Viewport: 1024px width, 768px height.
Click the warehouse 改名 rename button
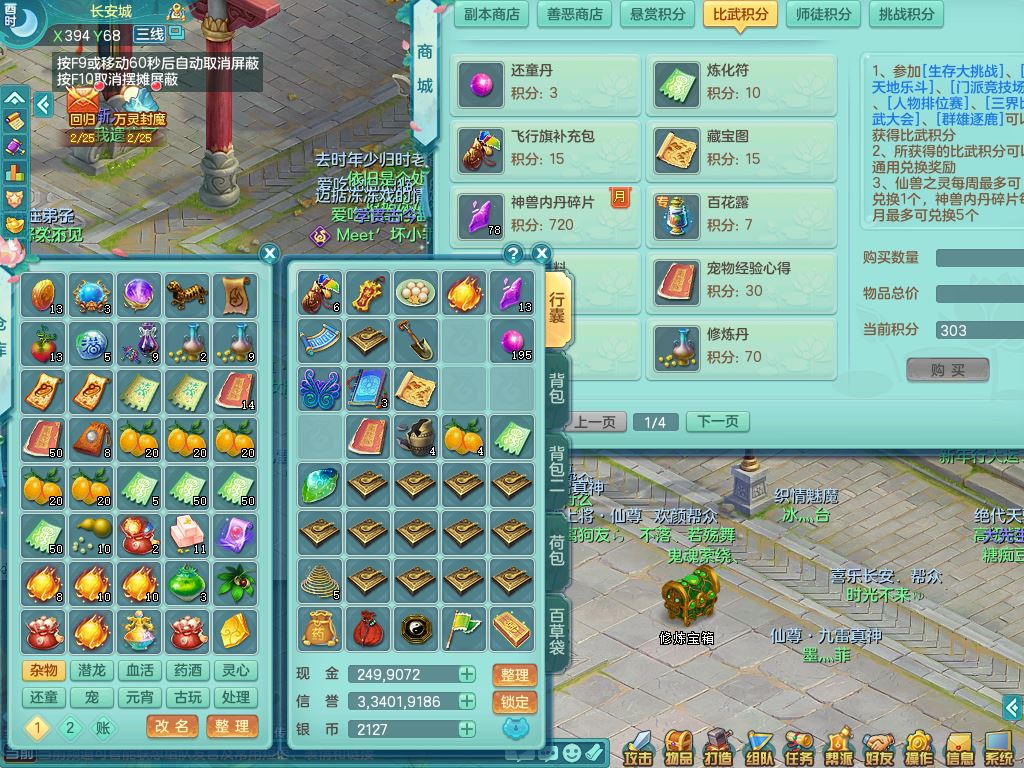point(172,726)
